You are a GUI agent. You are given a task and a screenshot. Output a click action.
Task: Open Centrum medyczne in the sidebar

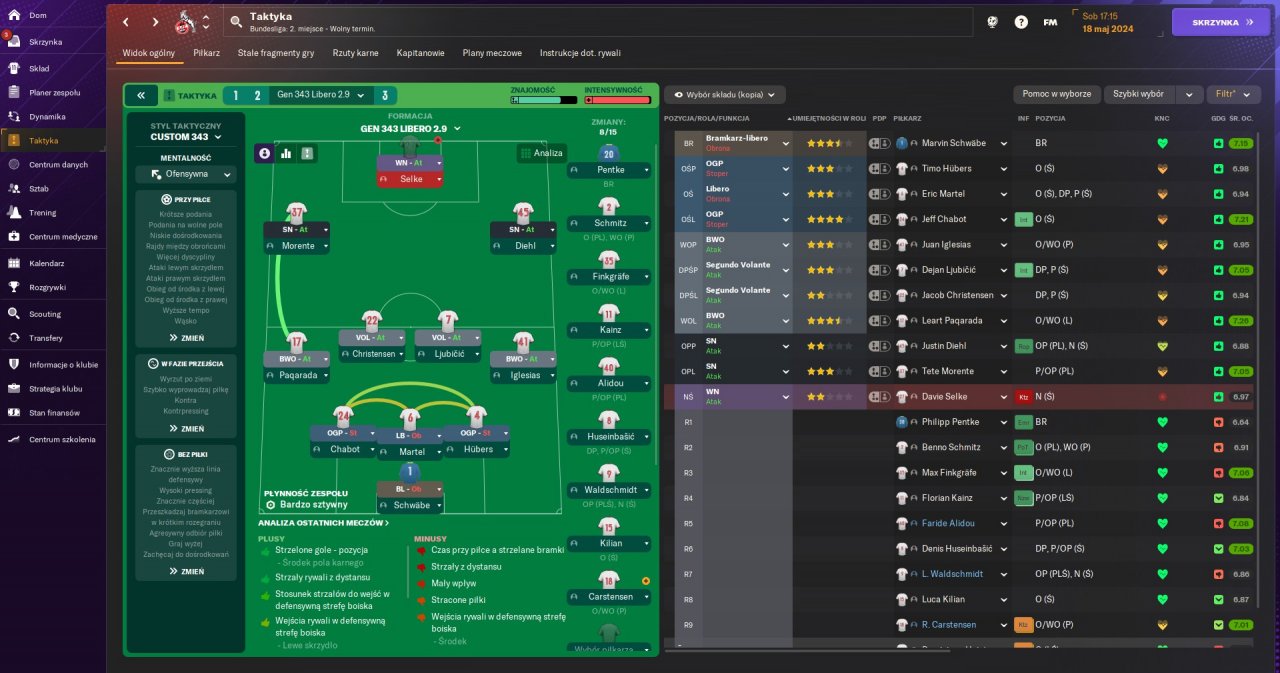coord(63,237)
